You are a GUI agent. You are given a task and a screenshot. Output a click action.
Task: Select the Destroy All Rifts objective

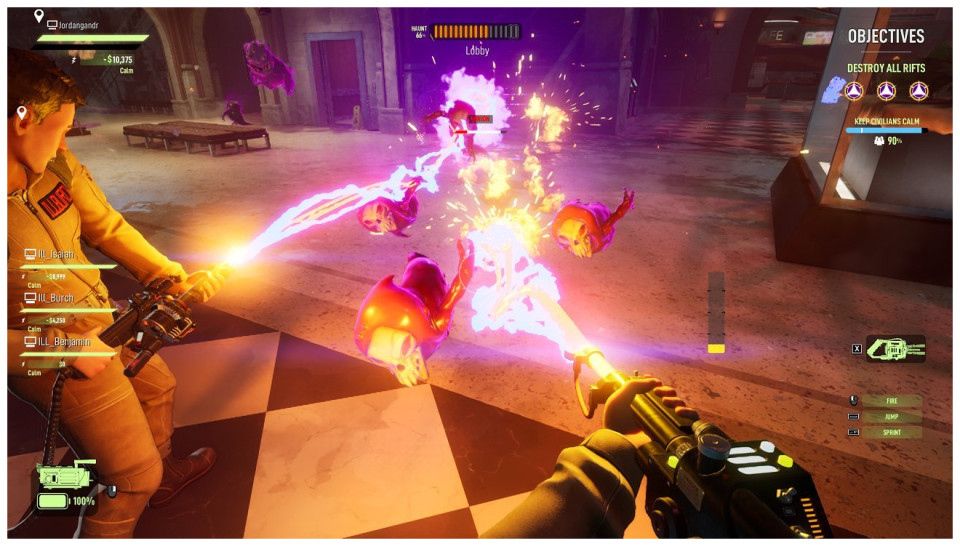pos(886,69)
